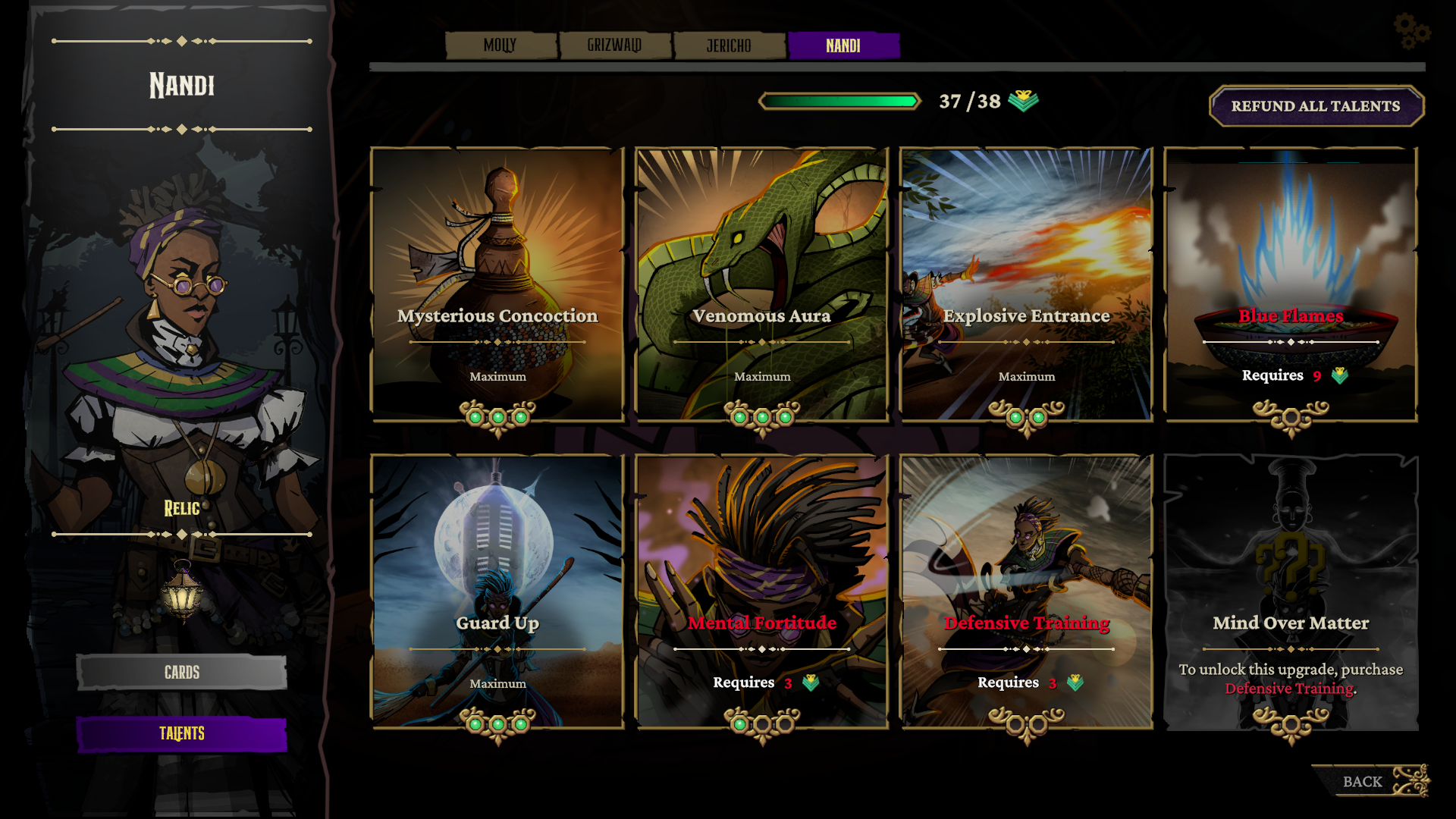1456x819 pixels.
Task: Open the Cards section
Action: point(182,672)
